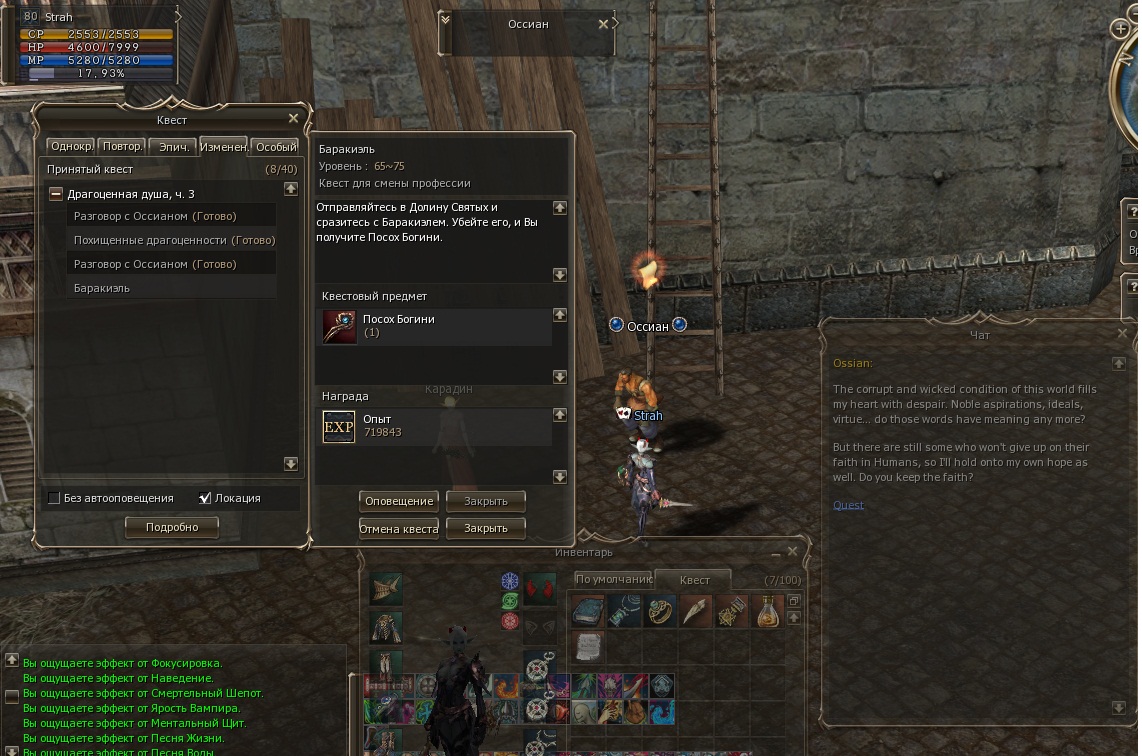The height and width of the screenshot is (756, 1142).
Task: Click the Подробно button
Action: tap(172, 527)
